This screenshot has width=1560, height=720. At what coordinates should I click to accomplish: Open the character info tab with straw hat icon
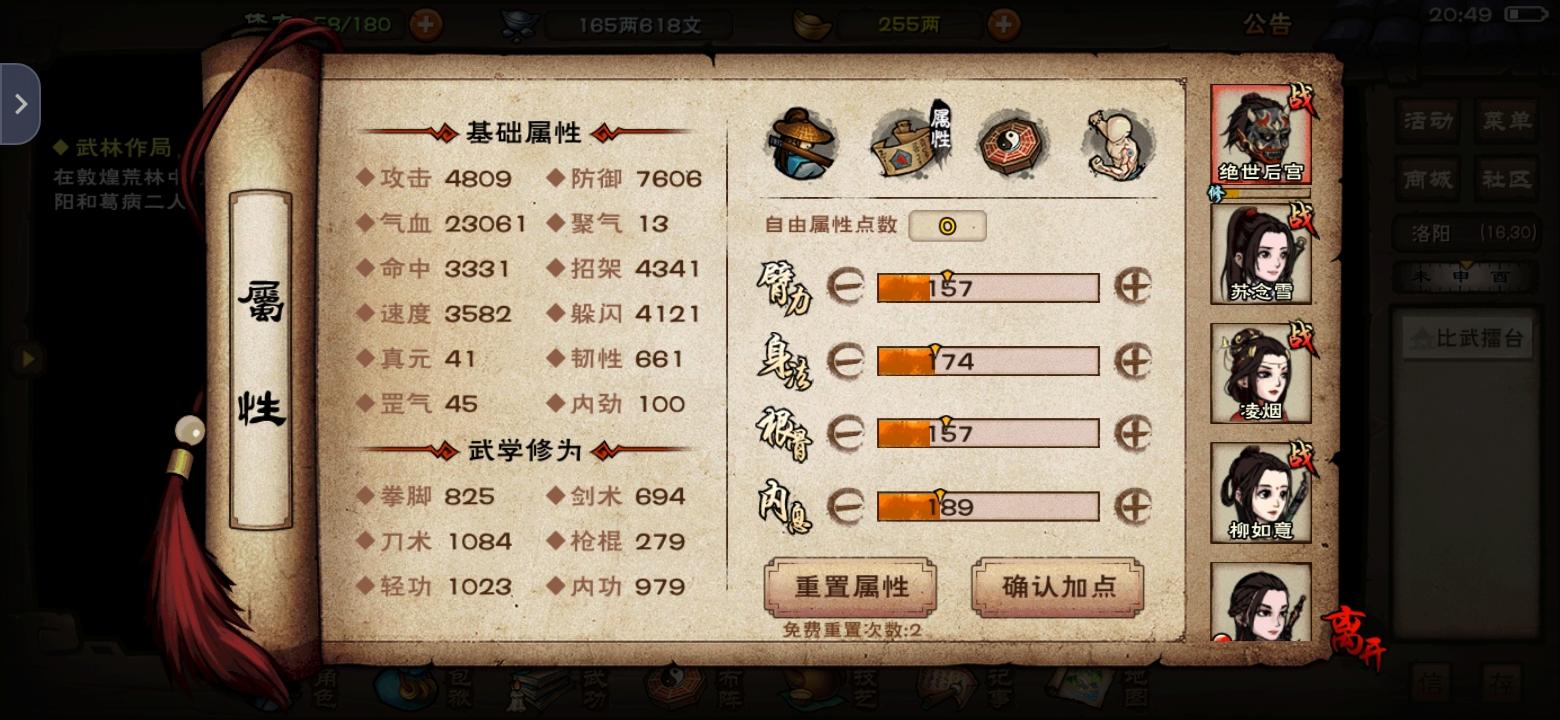click(x=805, y=145)
